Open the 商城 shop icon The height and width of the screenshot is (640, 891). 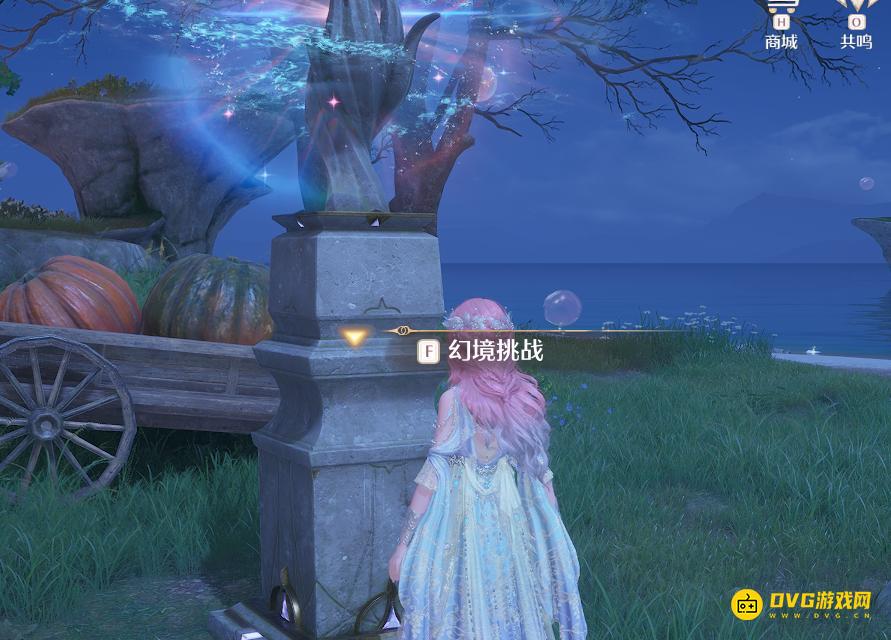(x=781, y=24)
